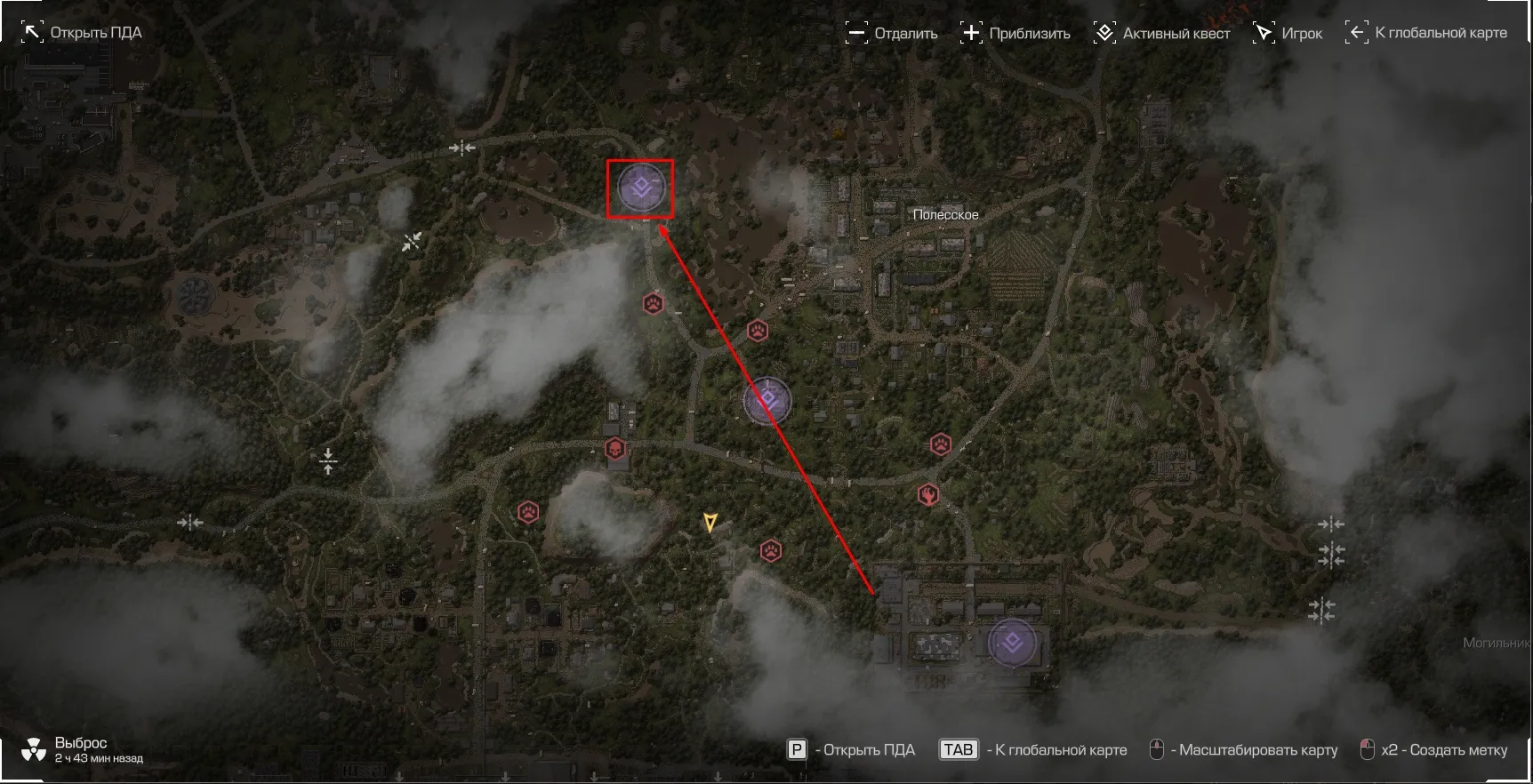Center map on Активный квест
Screen dimensions: 1533x784
pyautogui.click(x=1162, y=34)
